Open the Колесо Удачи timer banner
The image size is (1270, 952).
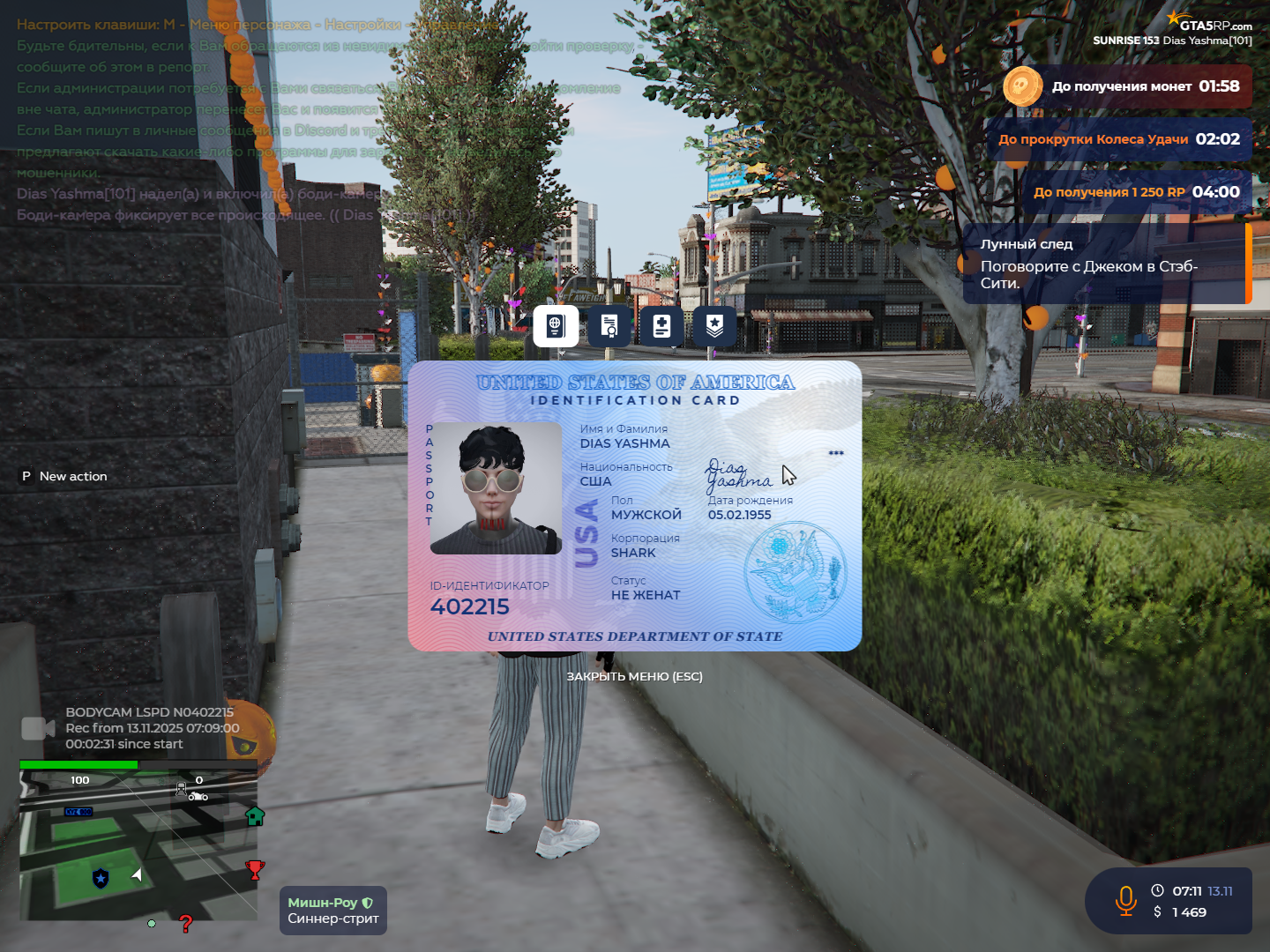[1118, 139]
